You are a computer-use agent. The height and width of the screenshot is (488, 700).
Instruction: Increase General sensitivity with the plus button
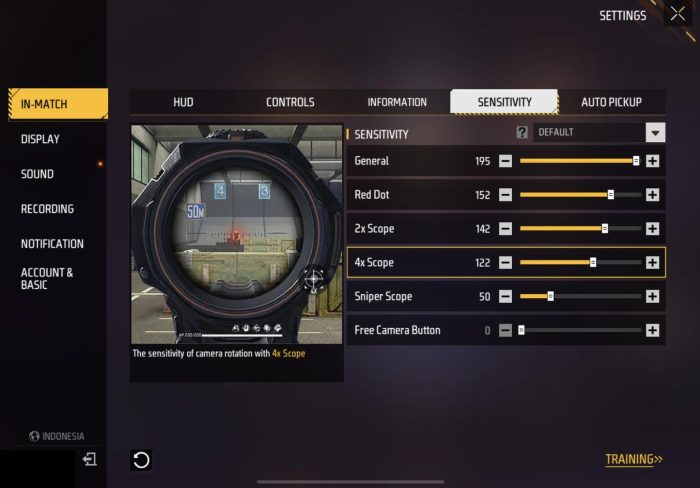point(652,161)
